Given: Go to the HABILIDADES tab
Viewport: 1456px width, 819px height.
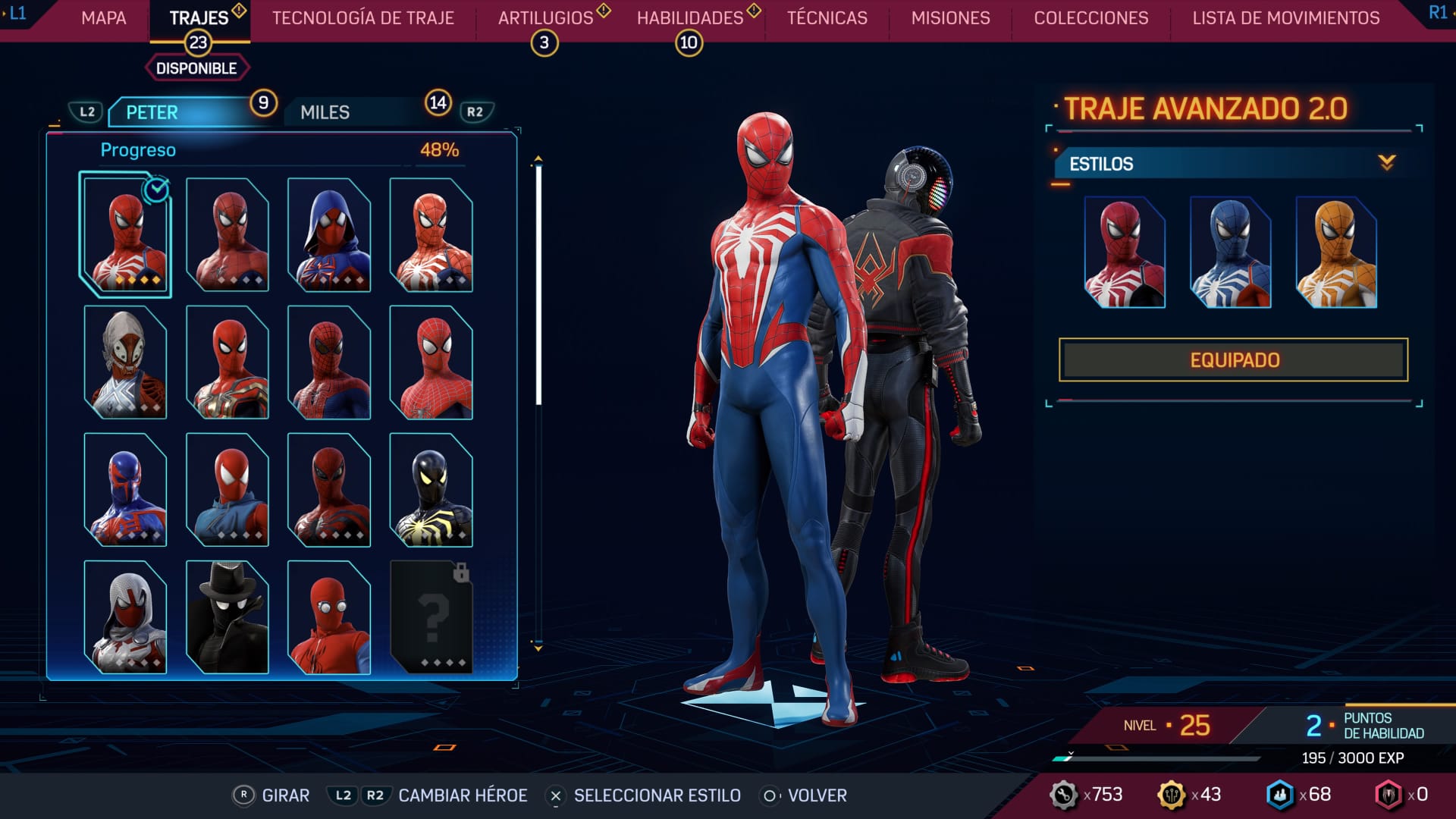Looking at the screenshot, I should tap(690, 18).
